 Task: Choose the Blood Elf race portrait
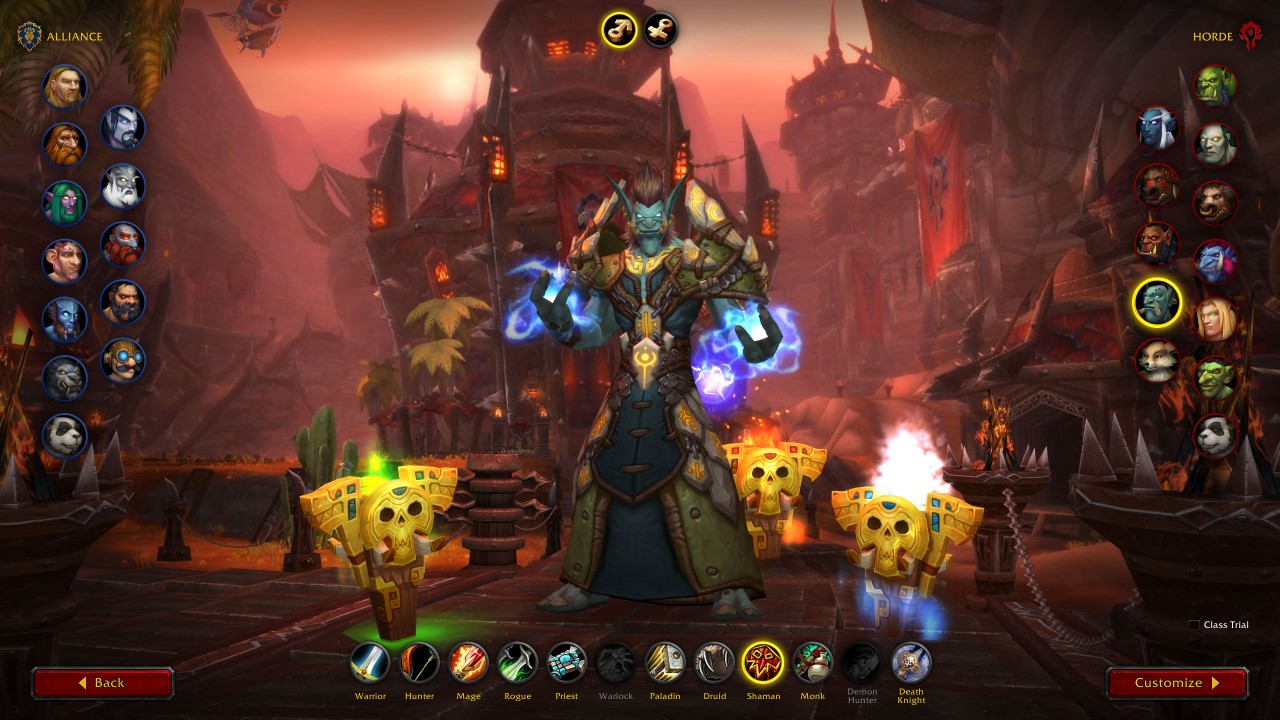click(x=1216, y=319)
